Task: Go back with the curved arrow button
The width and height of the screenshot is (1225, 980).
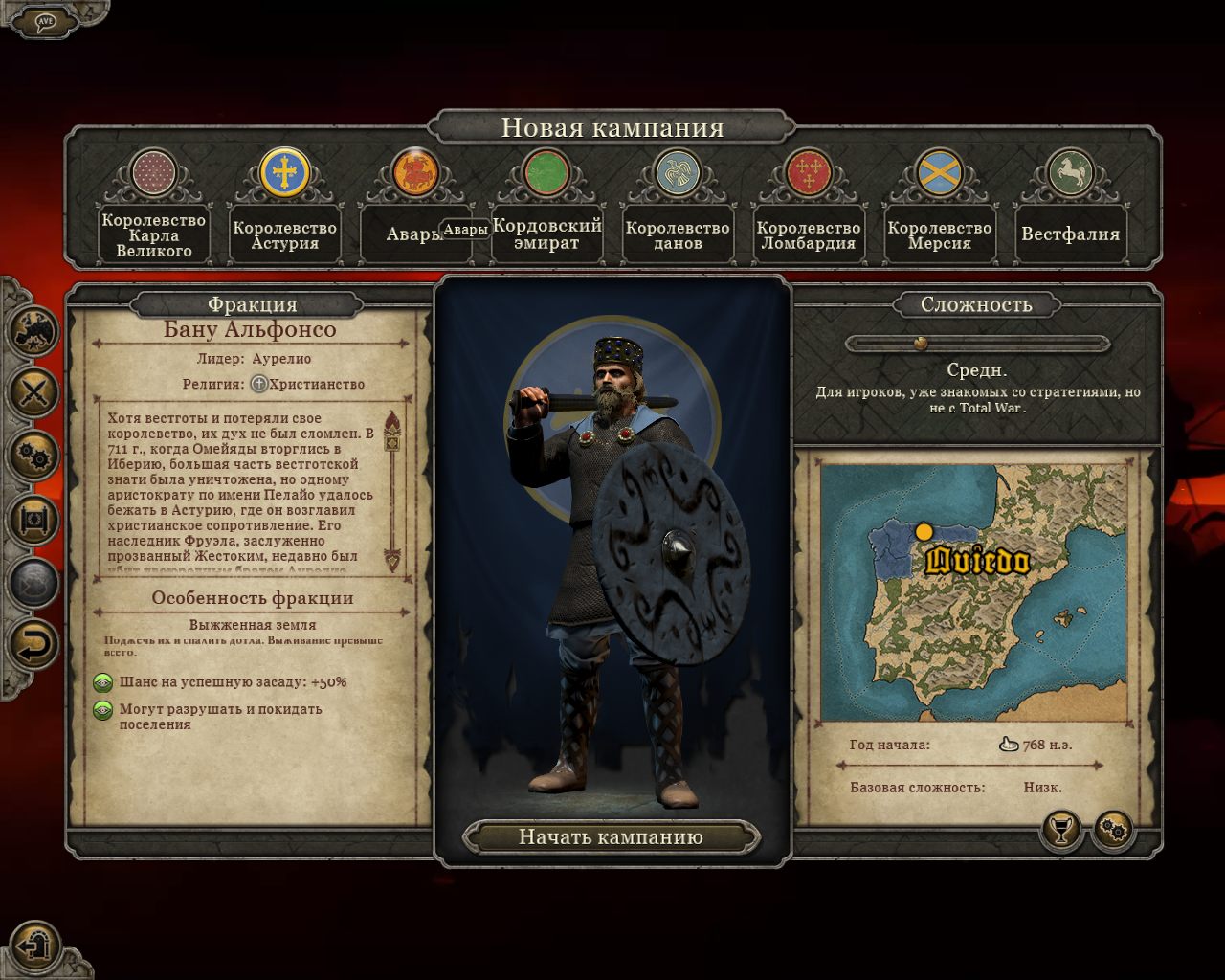Action: tap(33, 646)
